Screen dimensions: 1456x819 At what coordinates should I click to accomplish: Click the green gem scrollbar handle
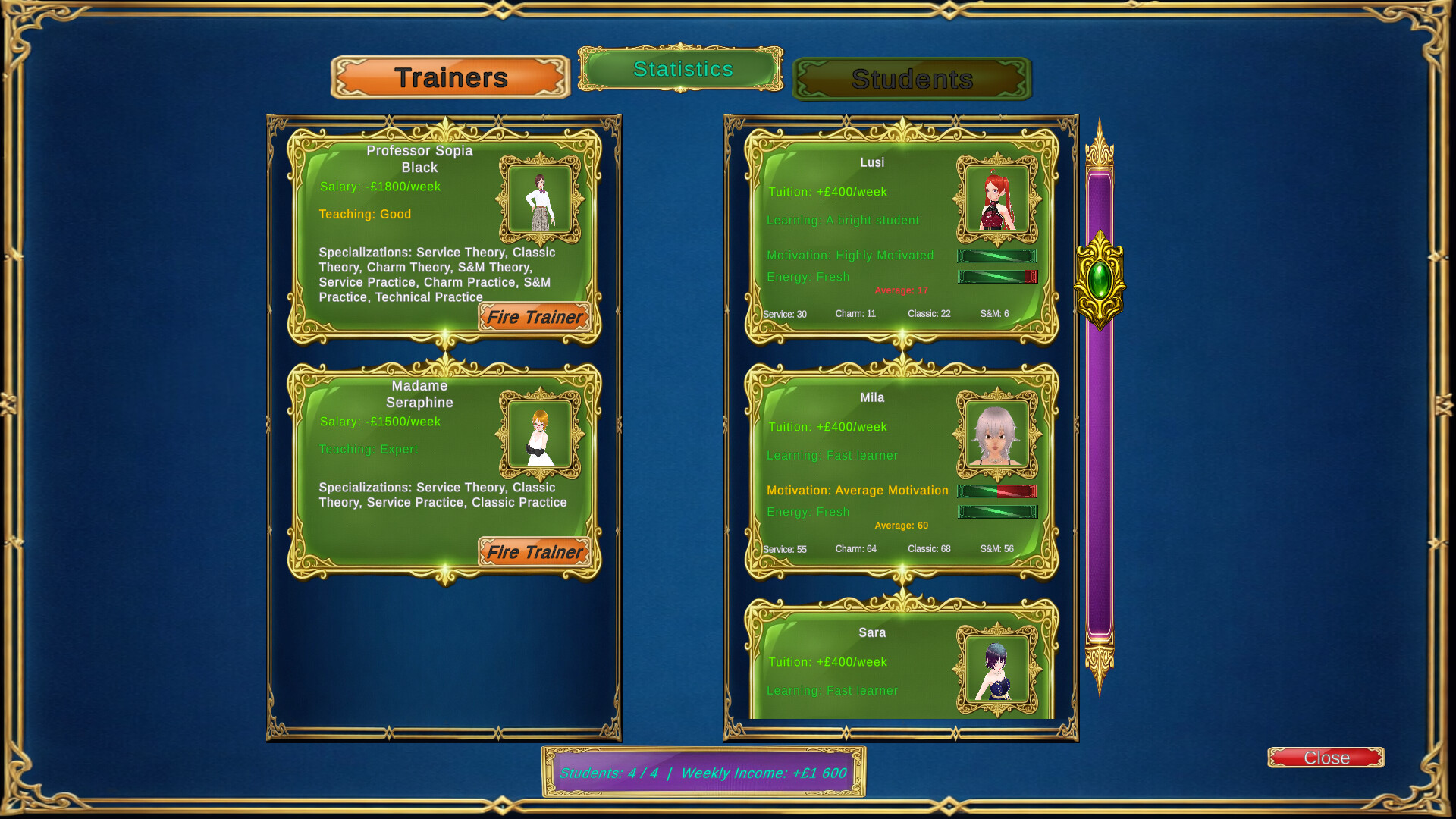(1101, 281)
